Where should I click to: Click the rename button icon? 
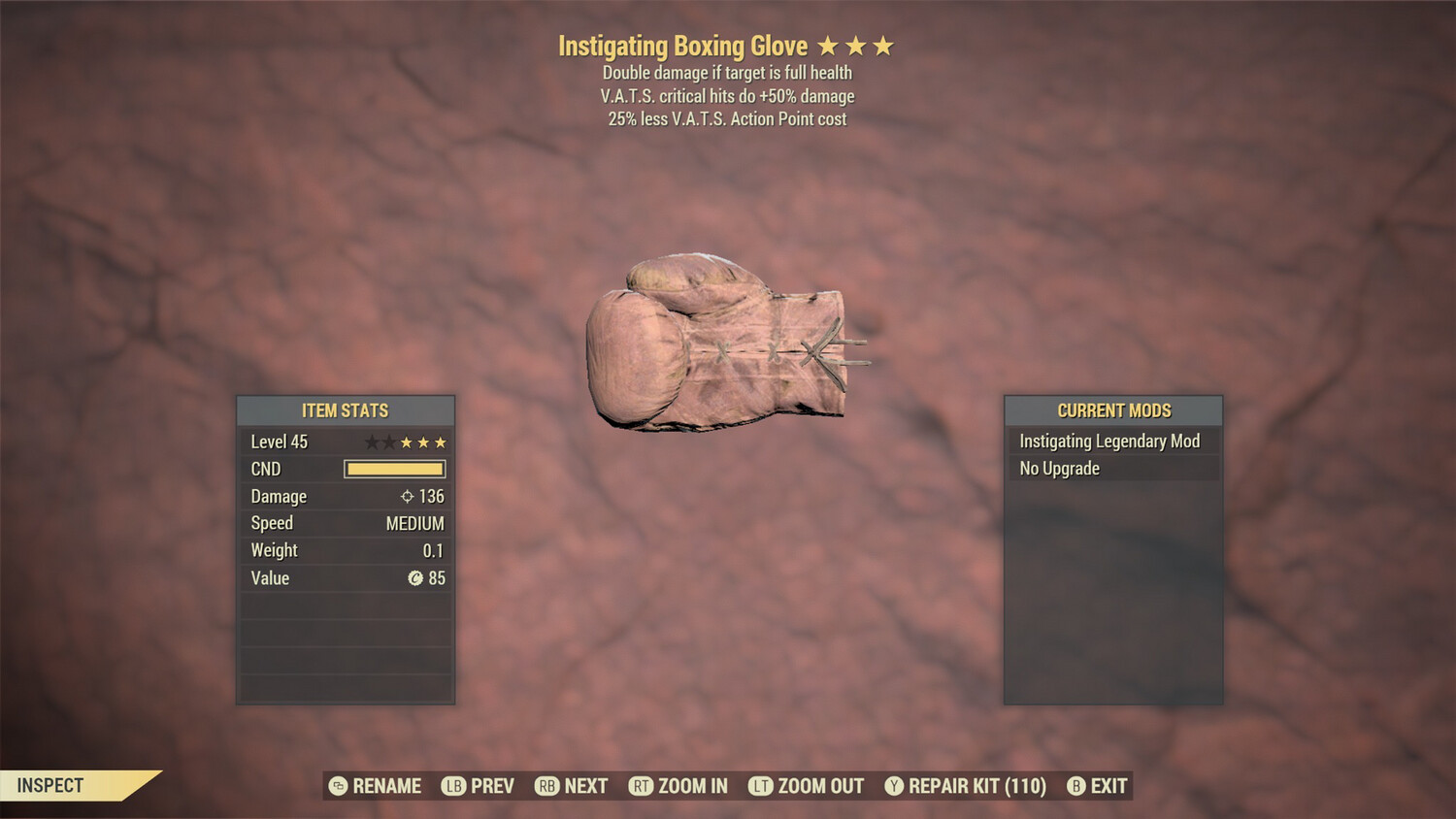[x=337, y=786]
